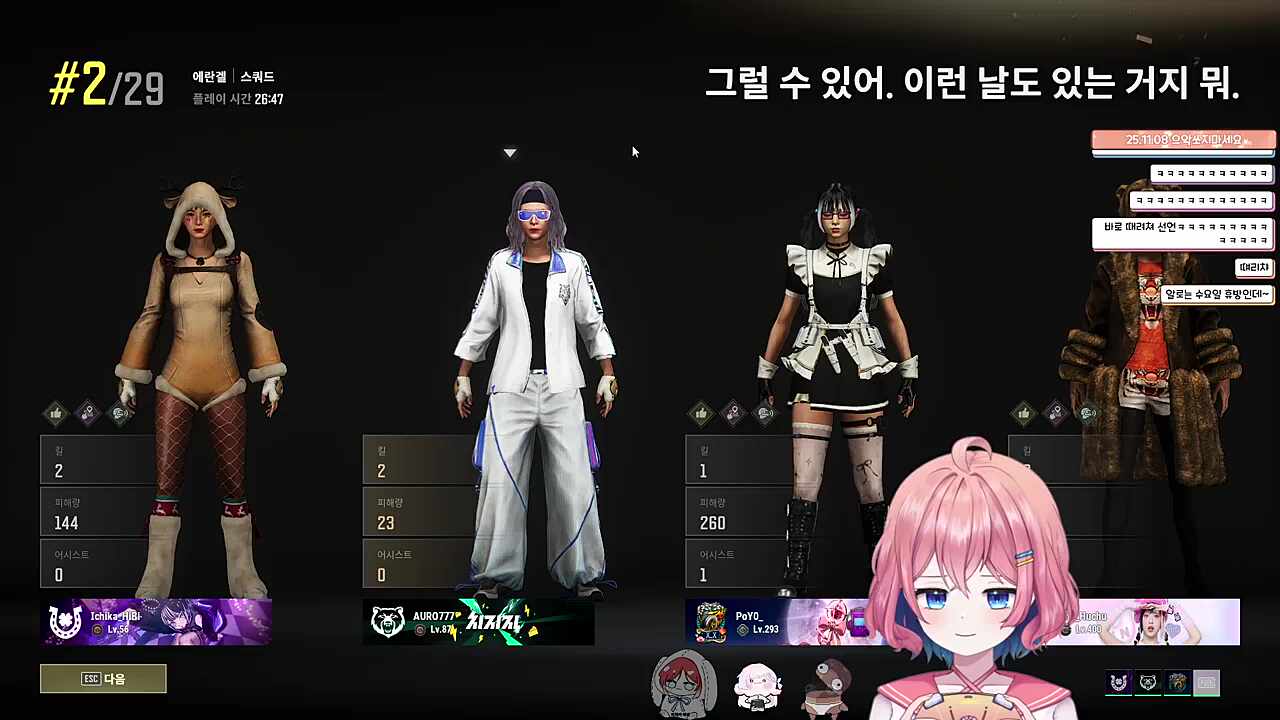Select the bear emblem icon bottom right
This screenshot has height=720, width=1280.
[1146, 681]
